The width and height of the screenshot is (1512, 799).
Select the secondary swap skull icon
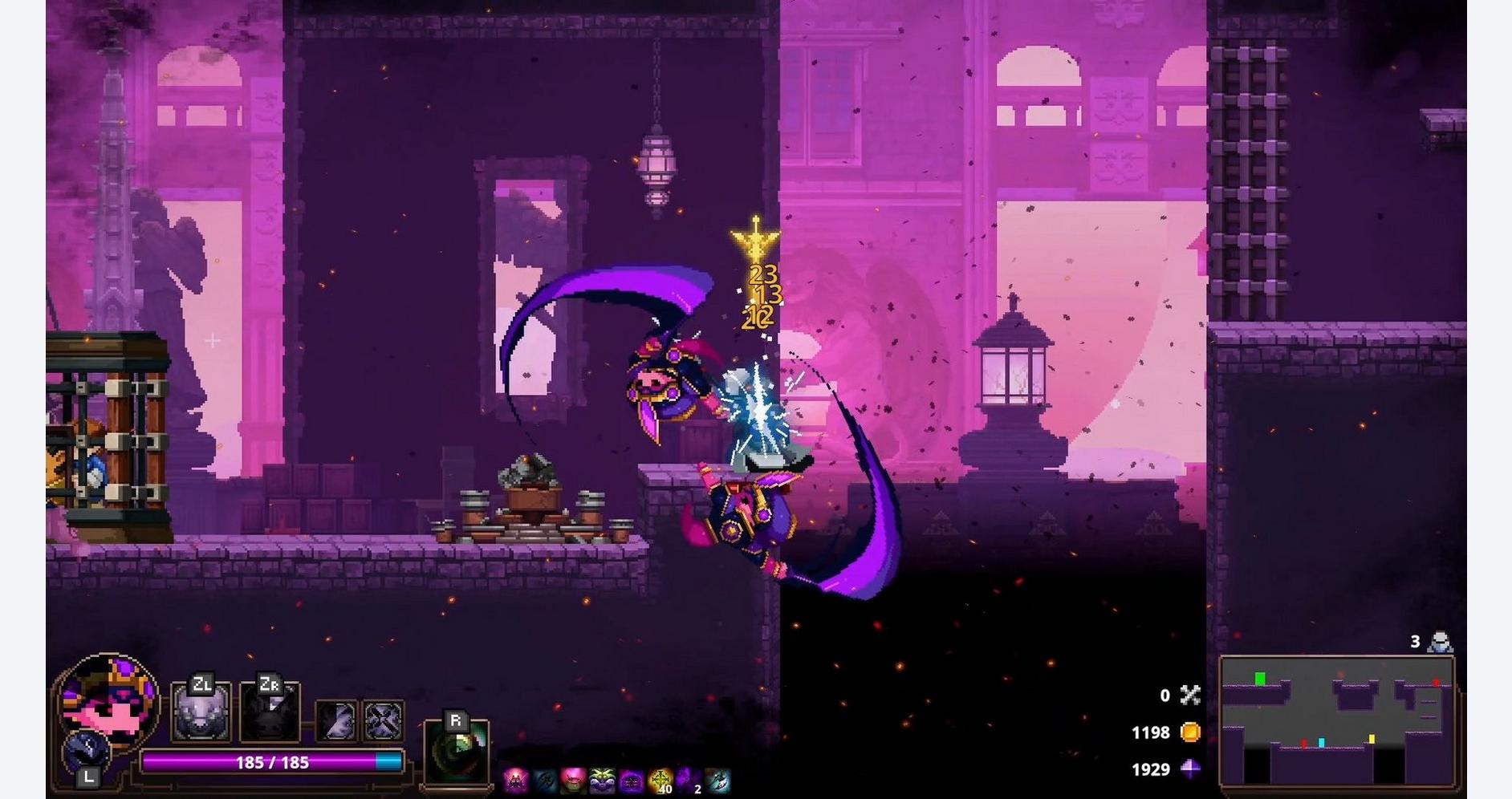86,752
